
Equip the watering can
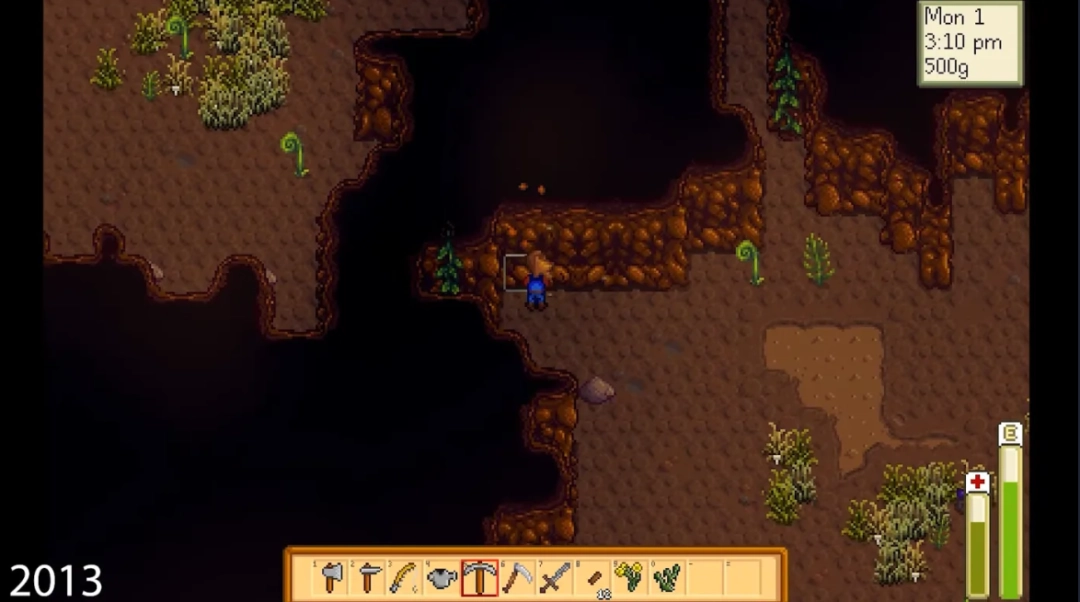(x=443, y=577)
